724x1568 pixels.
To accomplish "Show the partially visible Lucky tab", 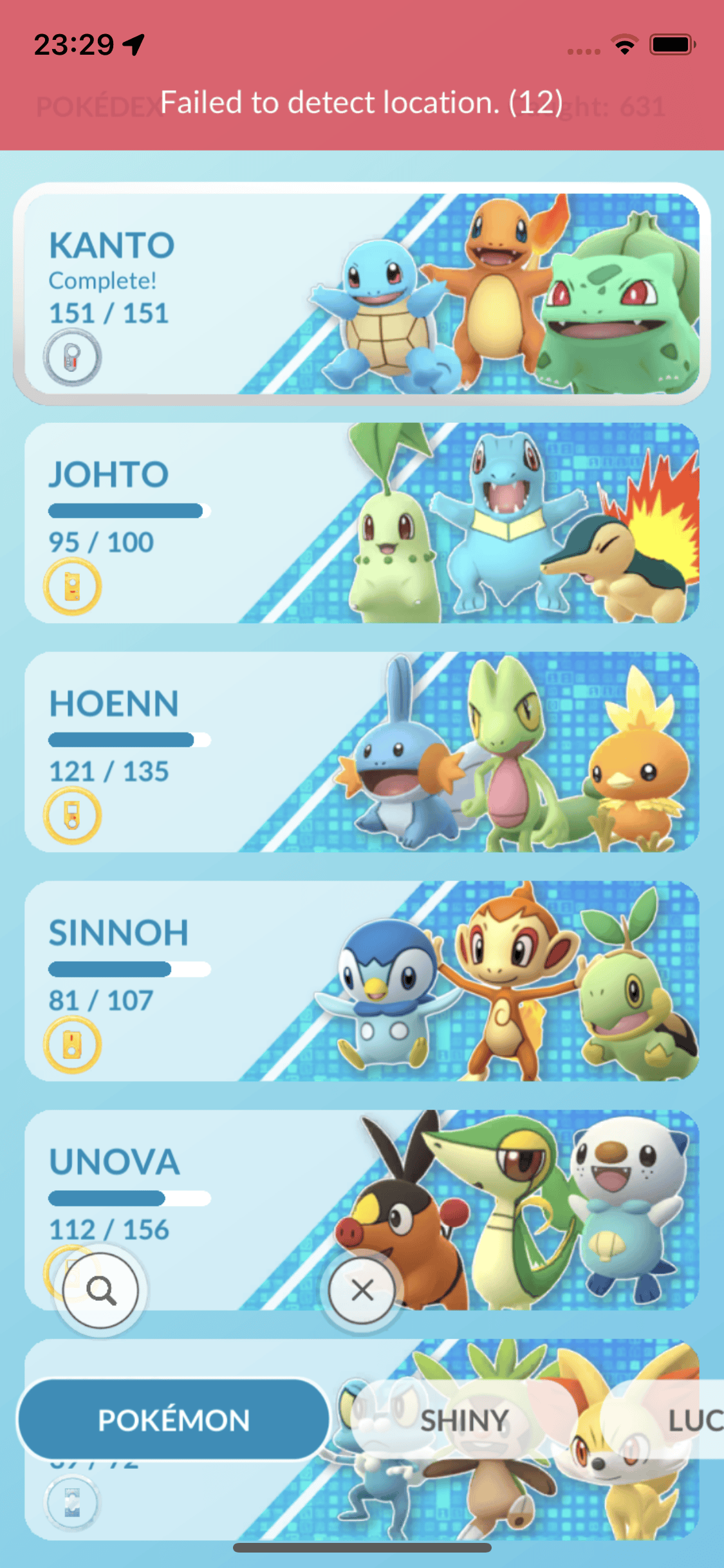I will click(x=694, y=1420).
